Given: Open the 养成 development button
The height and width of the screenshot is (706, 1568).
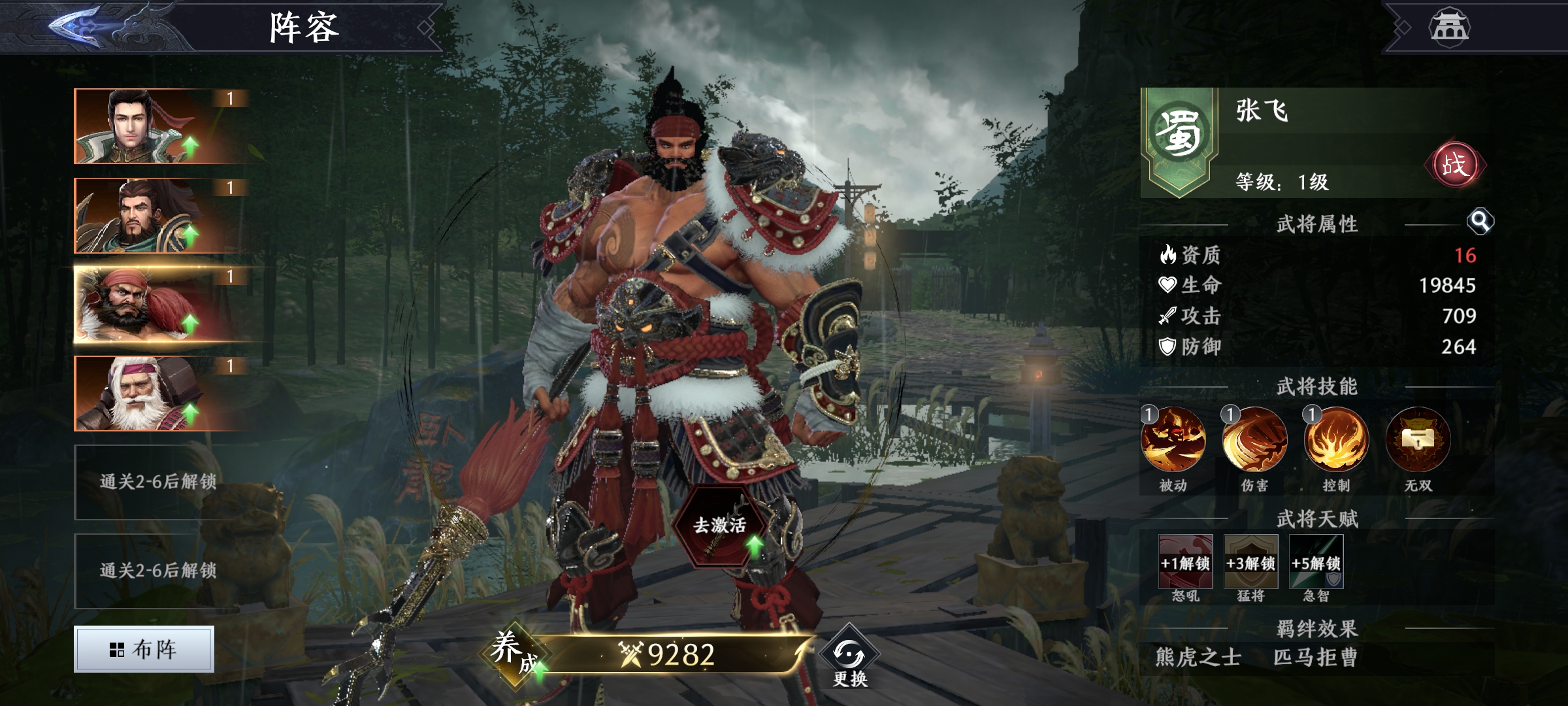Looking at the screenshot, I should point(514,652).
